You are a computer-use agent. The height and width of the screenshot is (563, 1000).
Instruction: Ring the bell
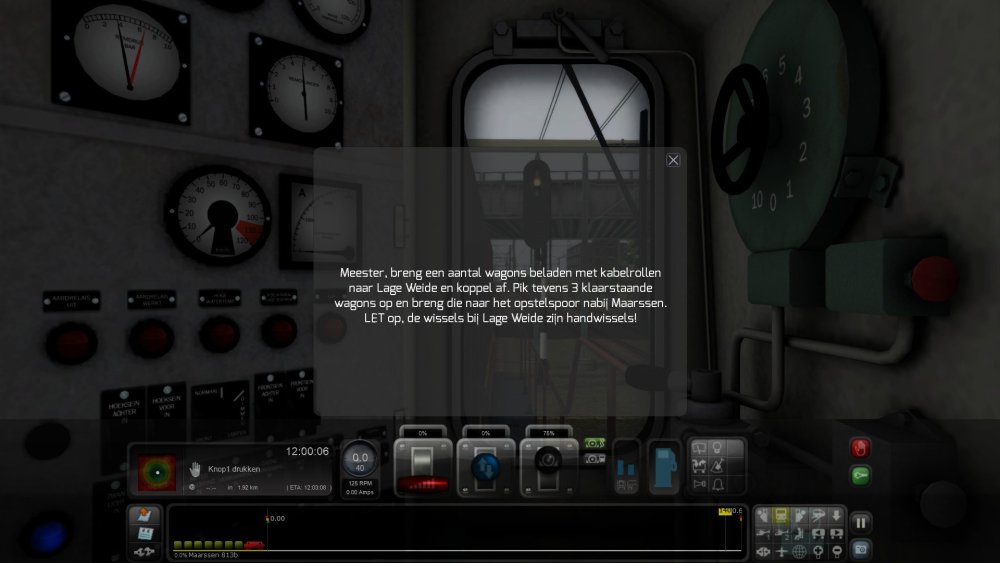click(719, 484)
